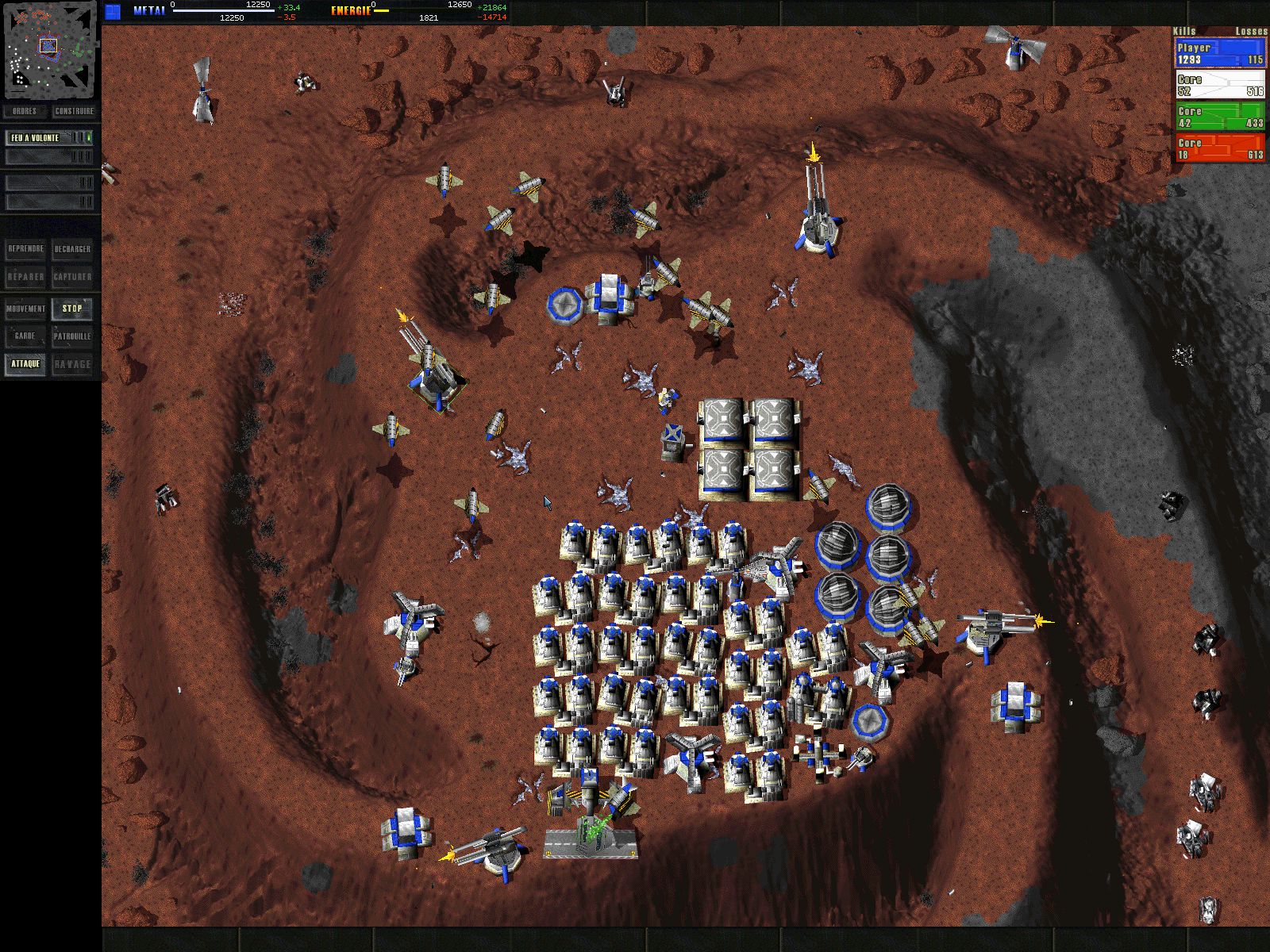Activate the Patrouille order
Viewport: 1270px width, 952px height.
pos(72,336)
